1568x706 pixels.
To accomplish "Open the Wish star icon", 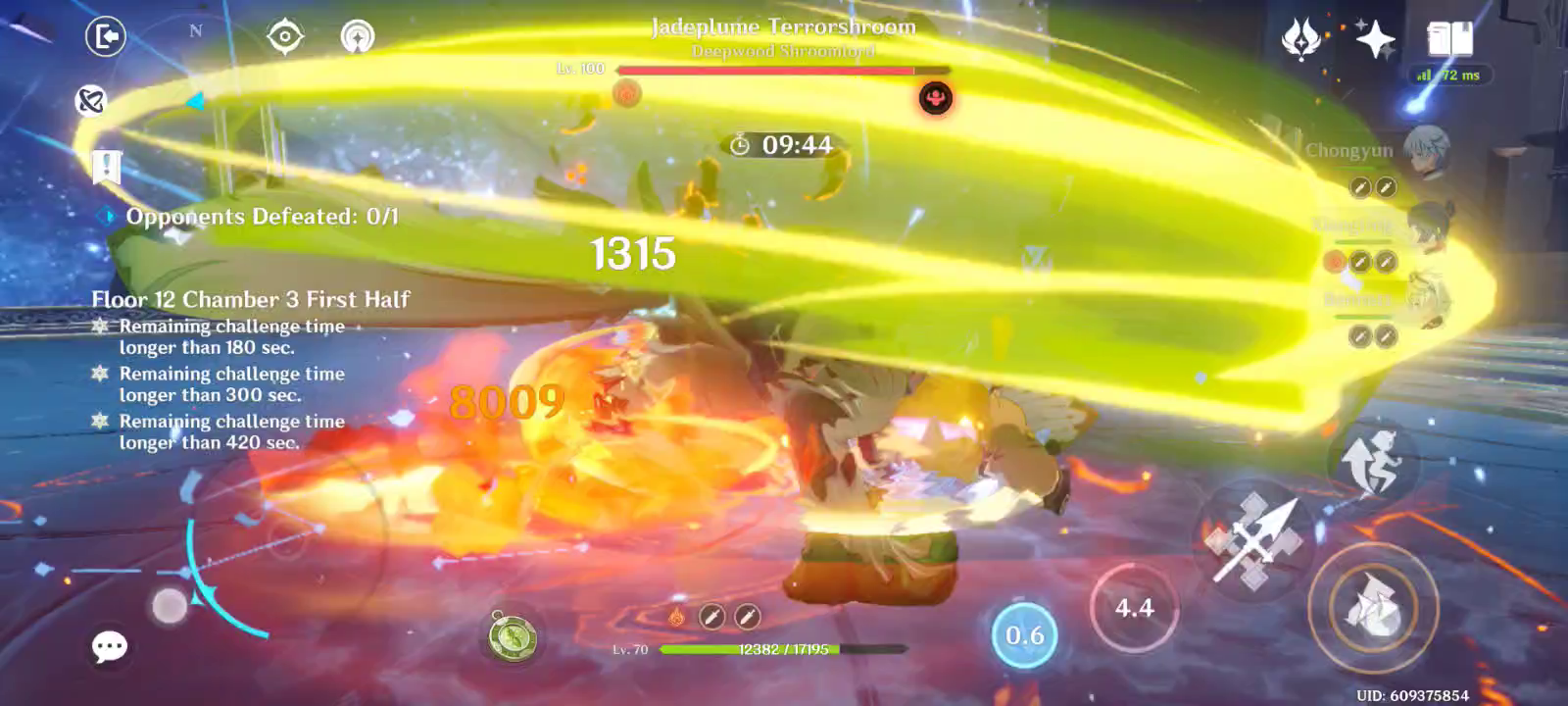I will click(1376, 39).
